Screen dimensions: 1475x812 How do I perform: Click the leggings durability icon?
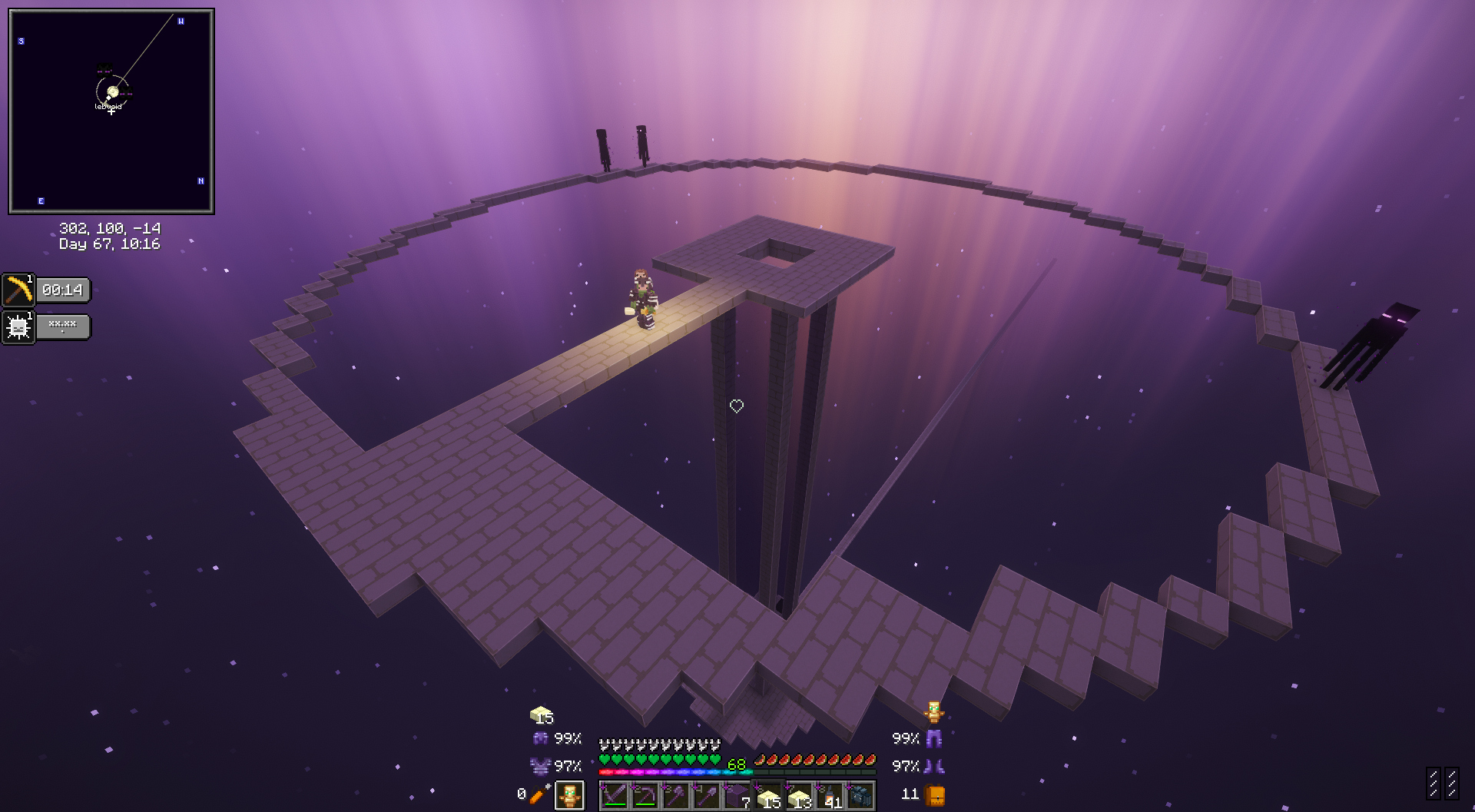(934, 739)
